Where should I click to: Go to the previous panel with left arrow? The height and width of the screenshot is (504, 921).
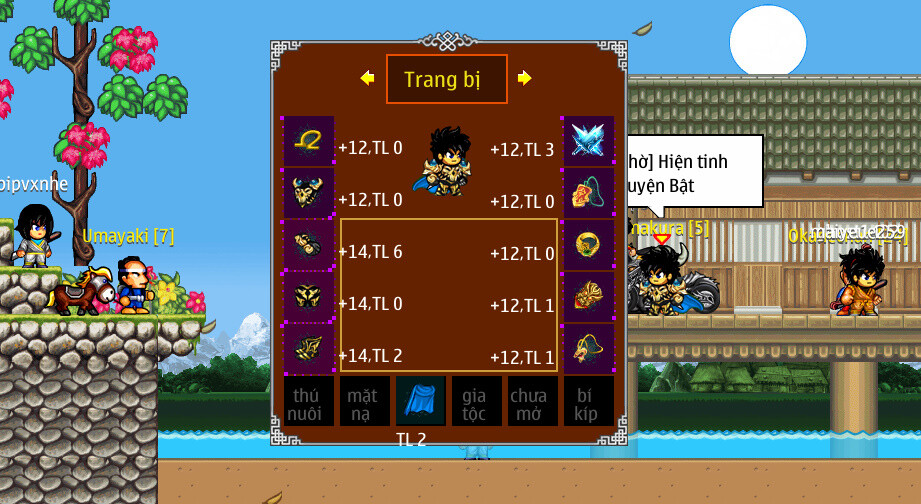click(x=367, y=78)
